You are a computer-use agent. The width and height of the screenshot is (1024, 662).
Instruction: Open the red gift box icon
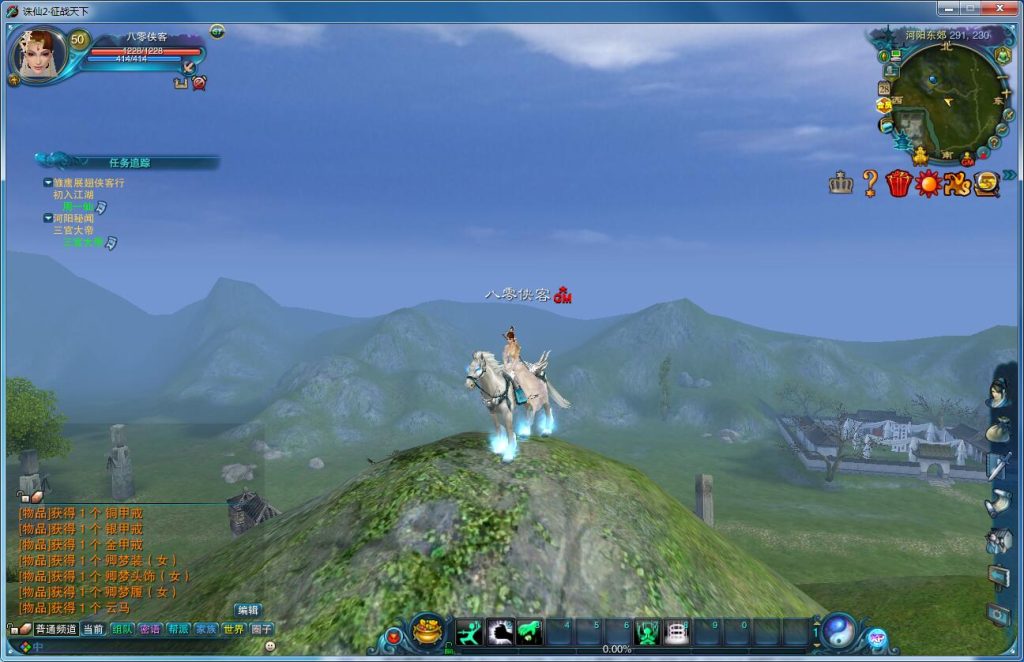click(x=899, y=183)
